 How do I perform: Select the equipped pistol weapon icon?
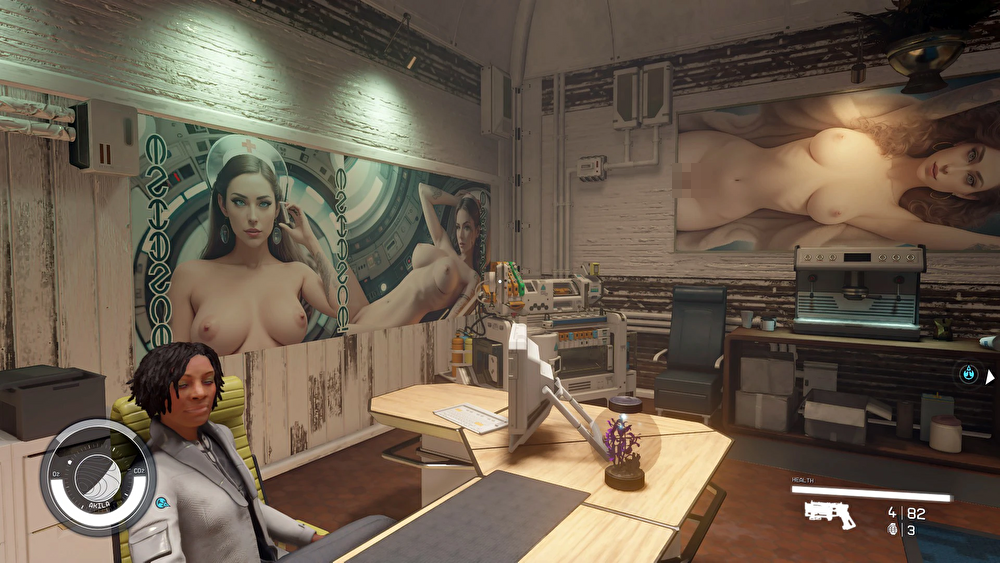click(x=829, y=514)
